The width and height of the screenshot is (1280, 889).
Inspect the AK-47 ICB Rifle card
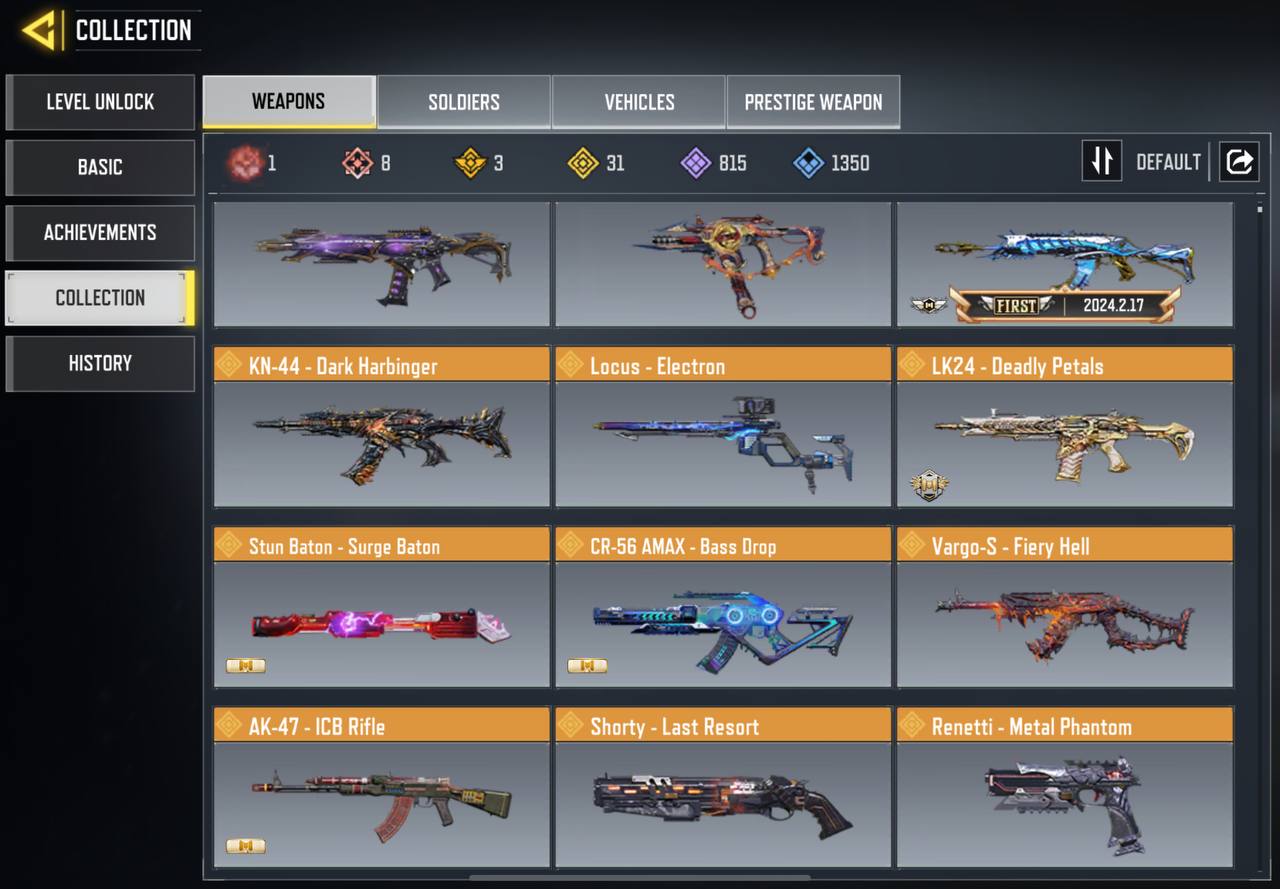pyautogui.click(x=381, y=787)
